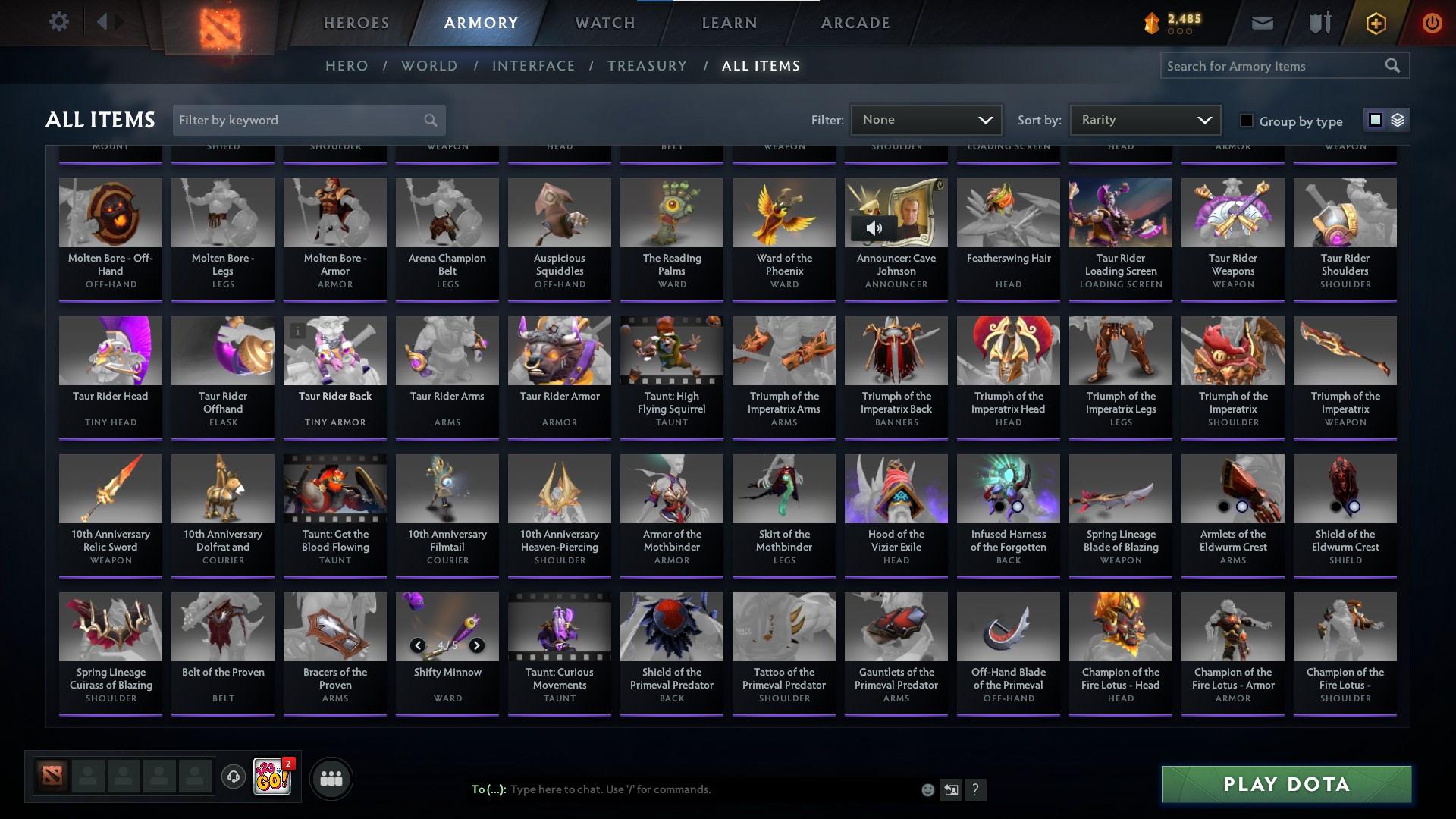Open the friends list icon bottom right
The height and width of the screenshot is (819, 1456).
[330, 777]
